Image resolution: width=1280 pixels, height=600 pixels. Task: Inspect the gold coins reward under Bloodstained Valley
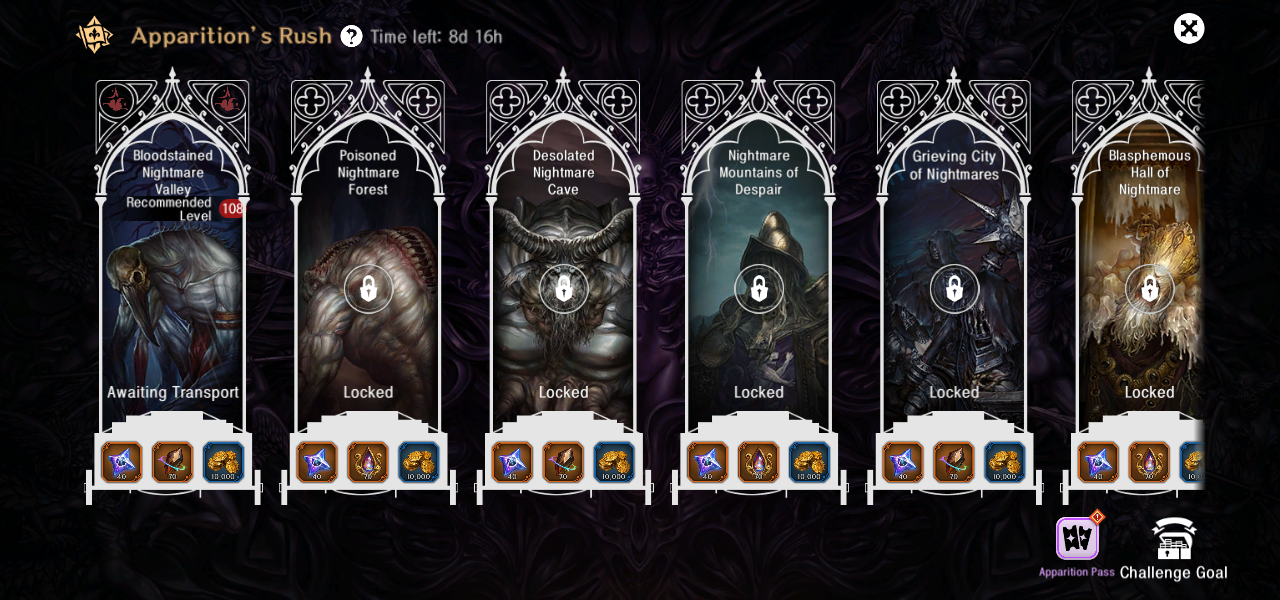tap(224, 462)
